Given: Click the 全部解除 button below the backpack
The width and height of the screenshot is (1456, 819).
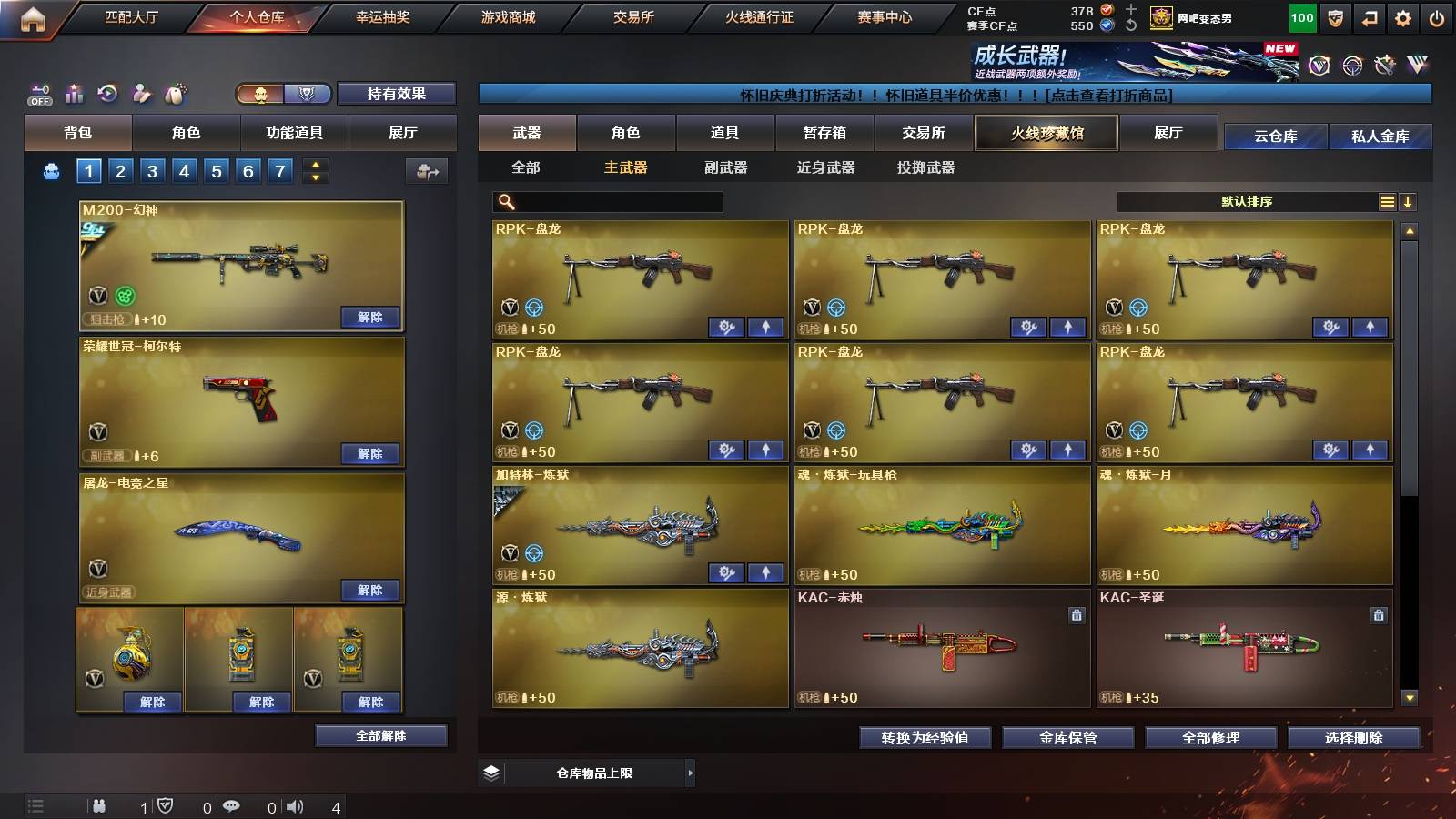Looking at the screenshot, I should 379,735.
